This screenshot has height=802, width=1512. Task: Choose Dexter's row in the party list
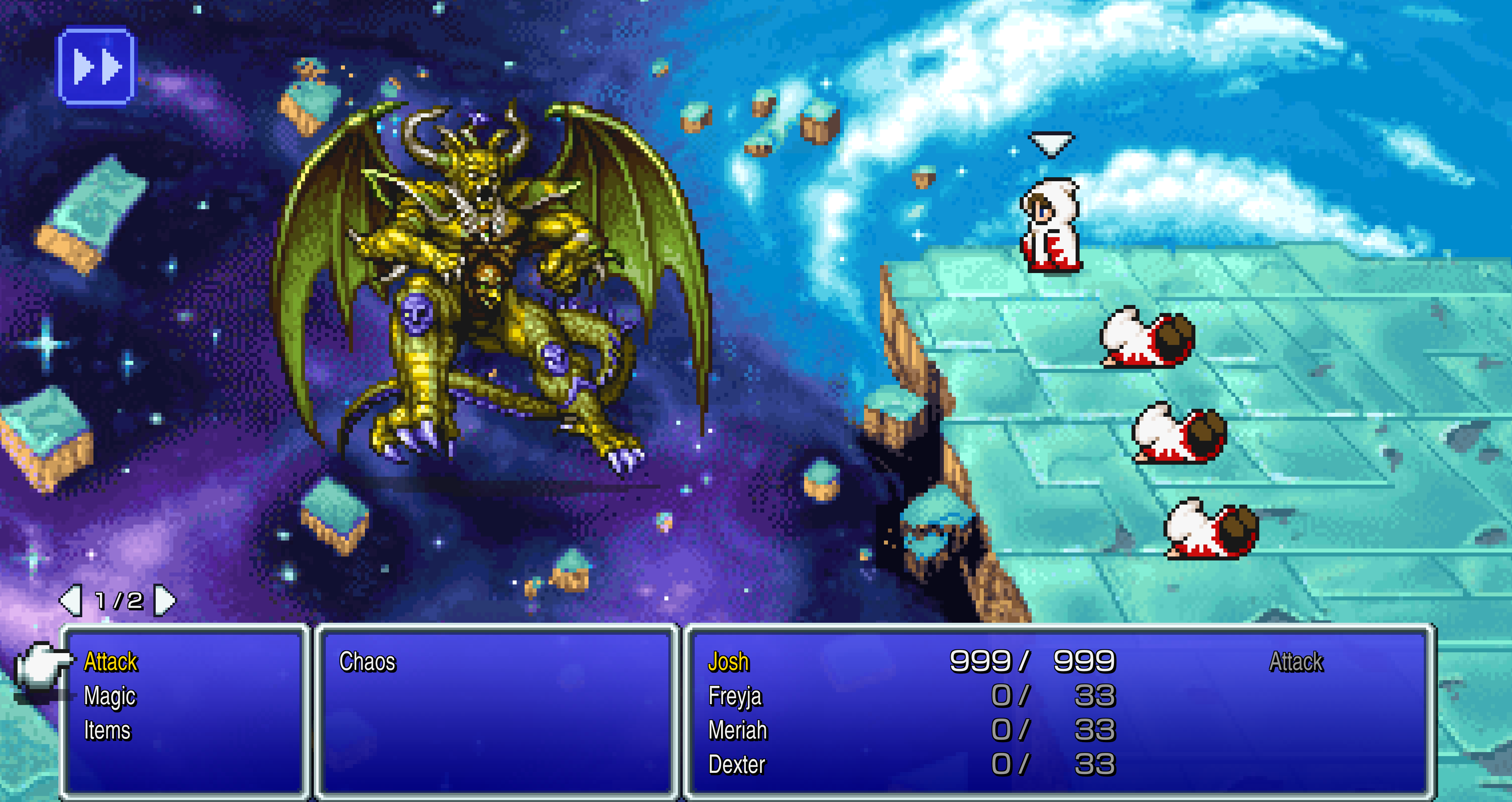[737, 764]
